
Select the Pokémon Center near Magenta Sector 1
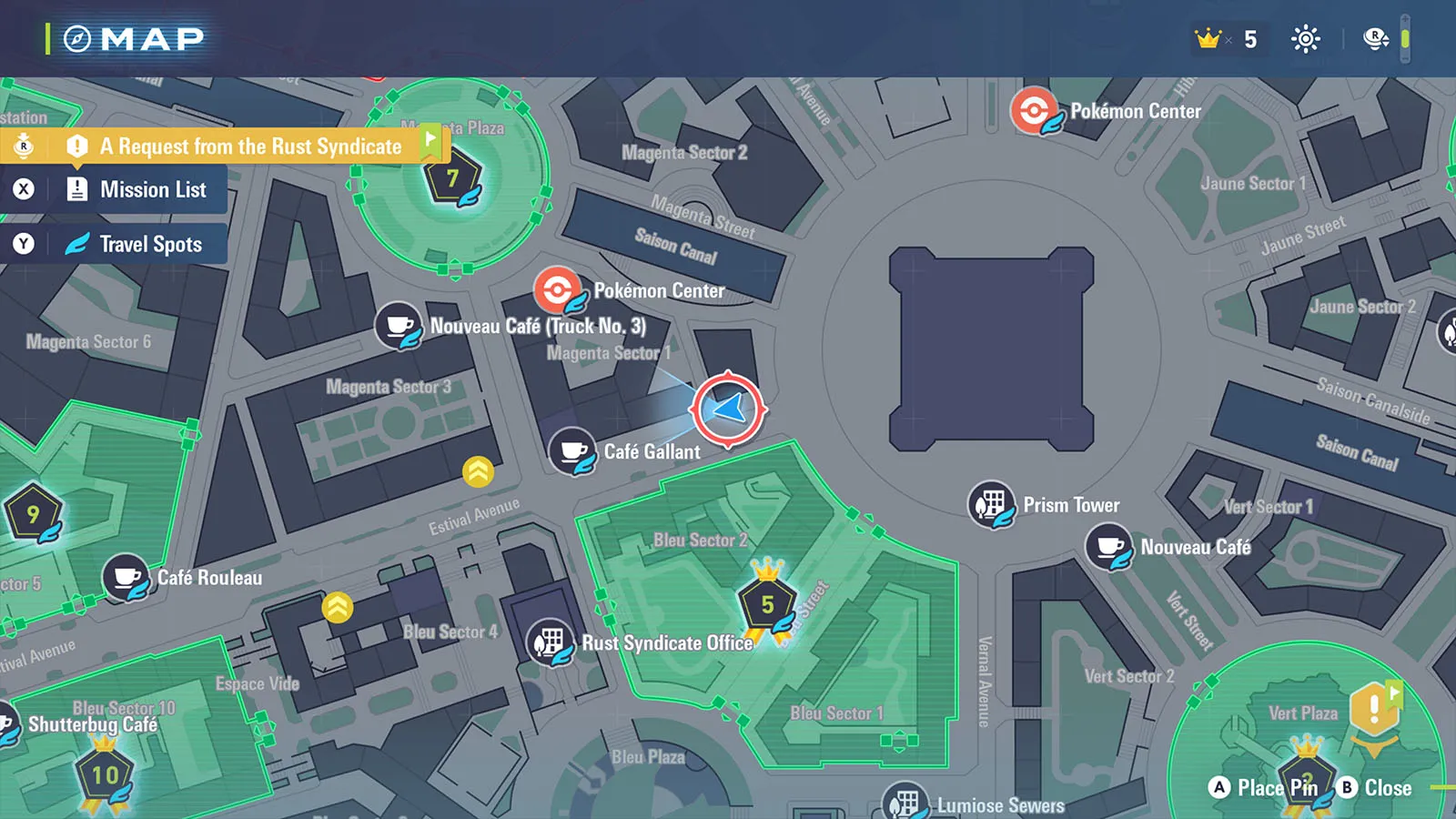[x=557, y=290]
